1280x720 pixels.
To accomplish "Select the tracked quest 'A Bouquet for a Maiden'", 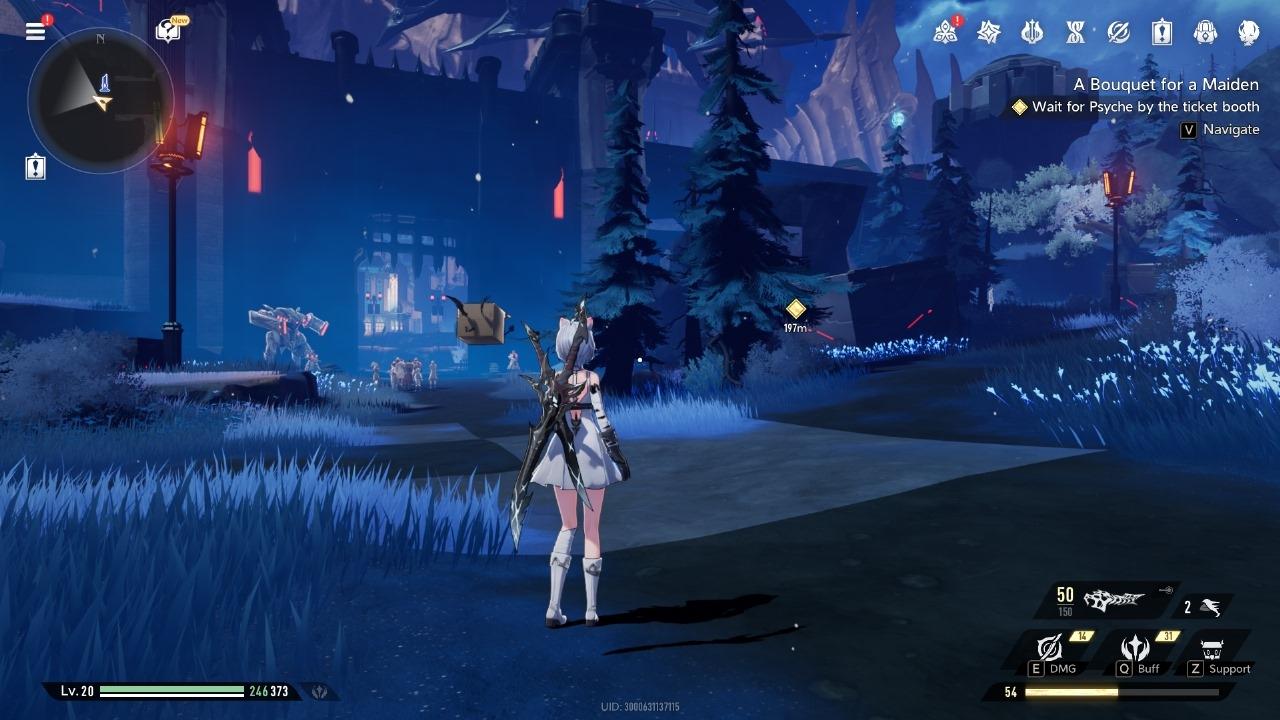I will click(1166, 85).
